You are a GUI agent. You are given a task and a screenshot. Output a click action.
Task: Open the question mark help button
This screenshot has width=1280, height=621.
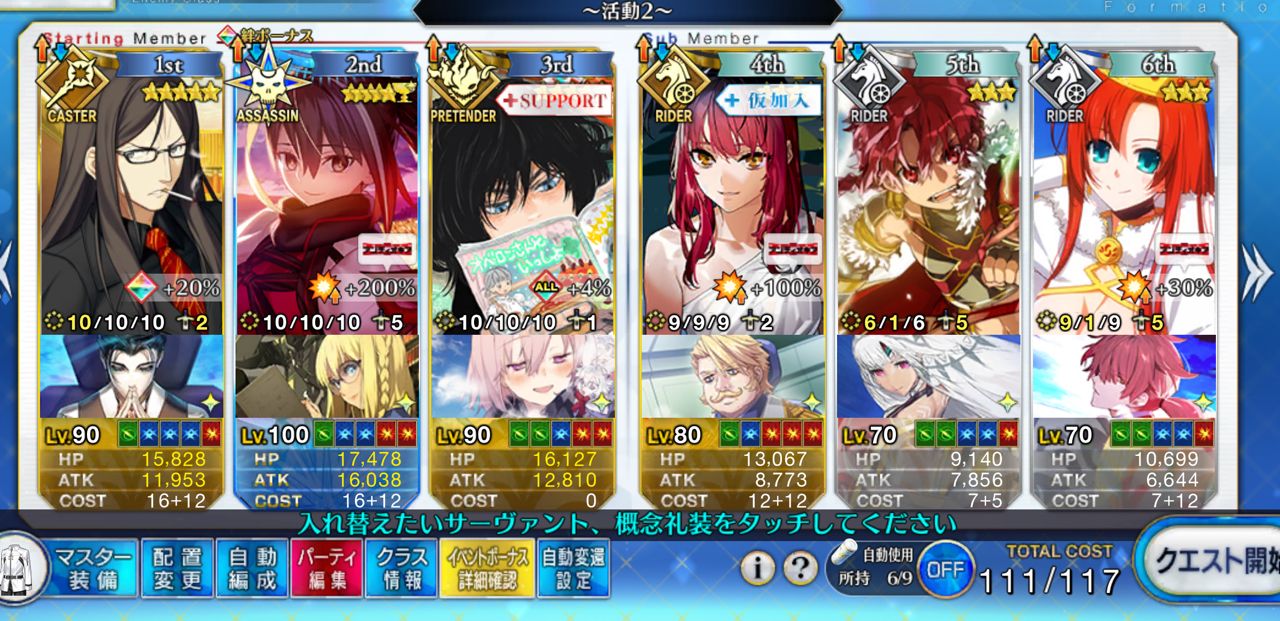point(800,569)
